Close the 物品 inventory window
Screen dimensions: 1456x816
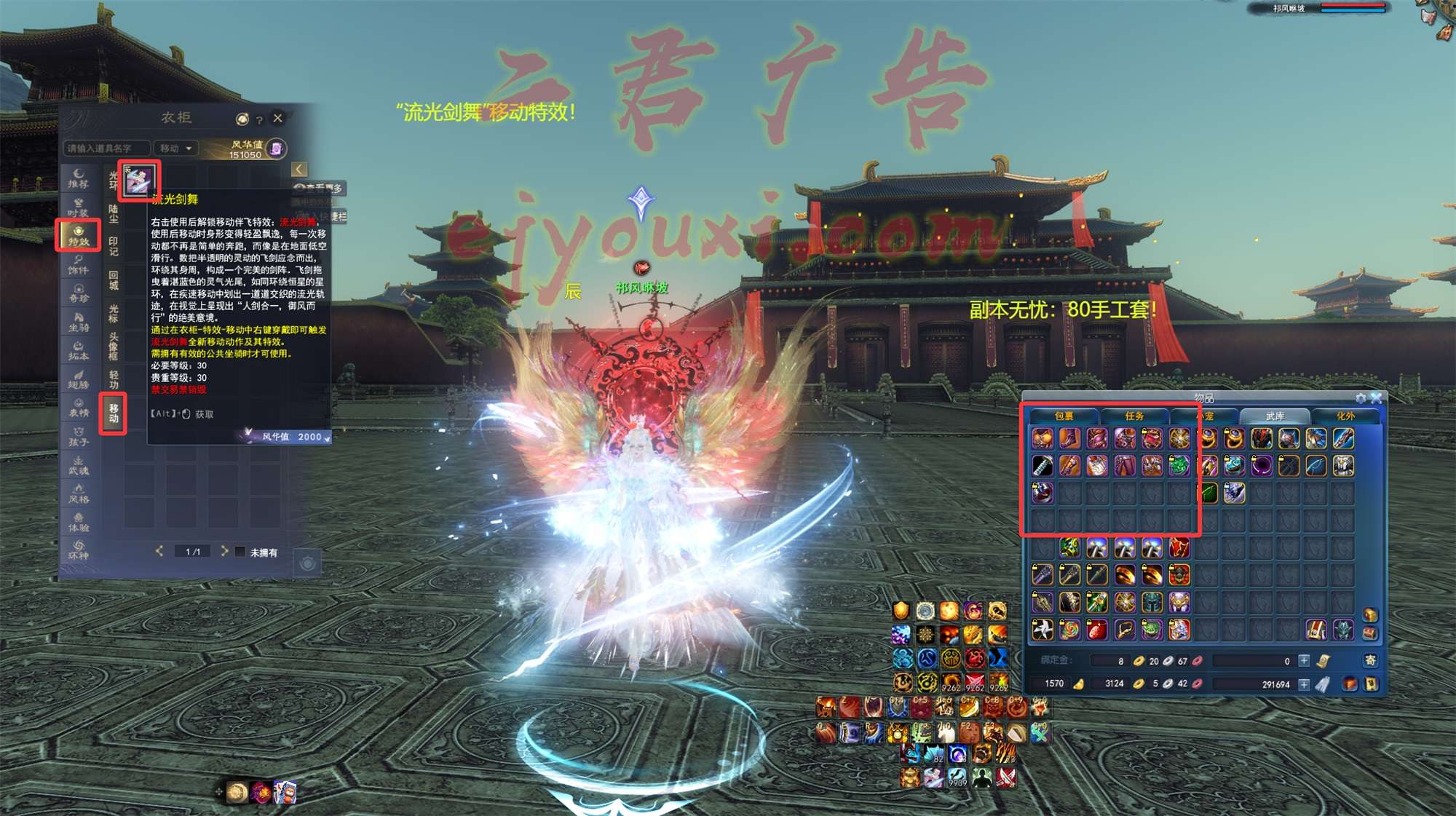[x=1376, y=398]
